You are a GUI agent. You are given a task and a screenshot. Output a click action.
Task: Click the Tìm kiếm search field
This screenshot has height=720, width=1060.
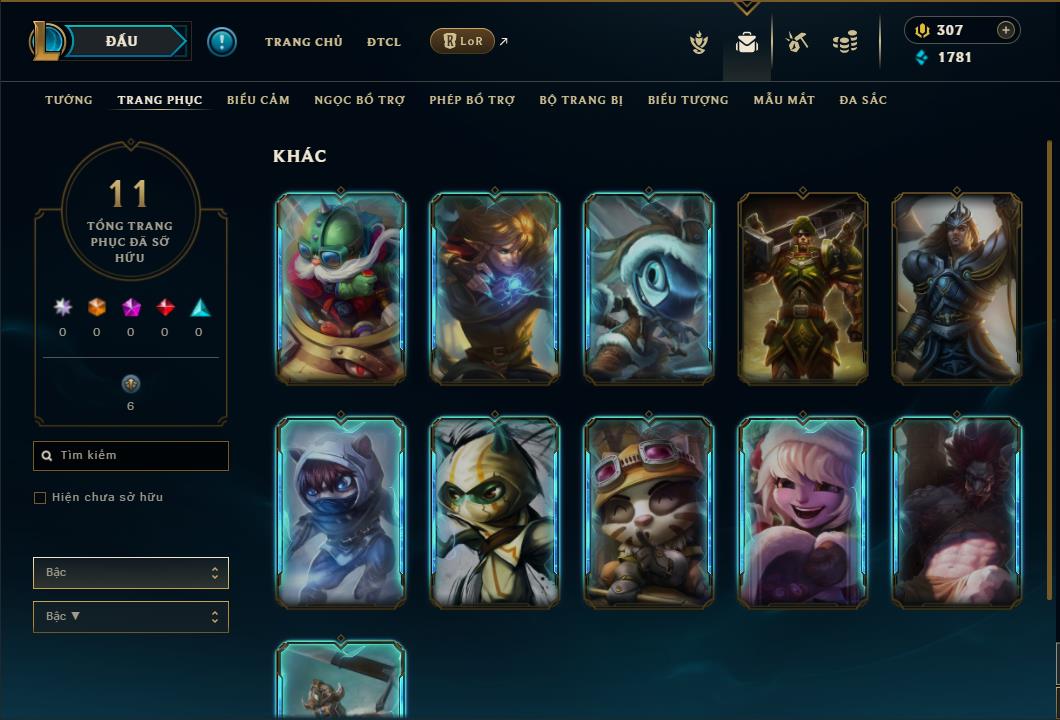pos(131,456)
